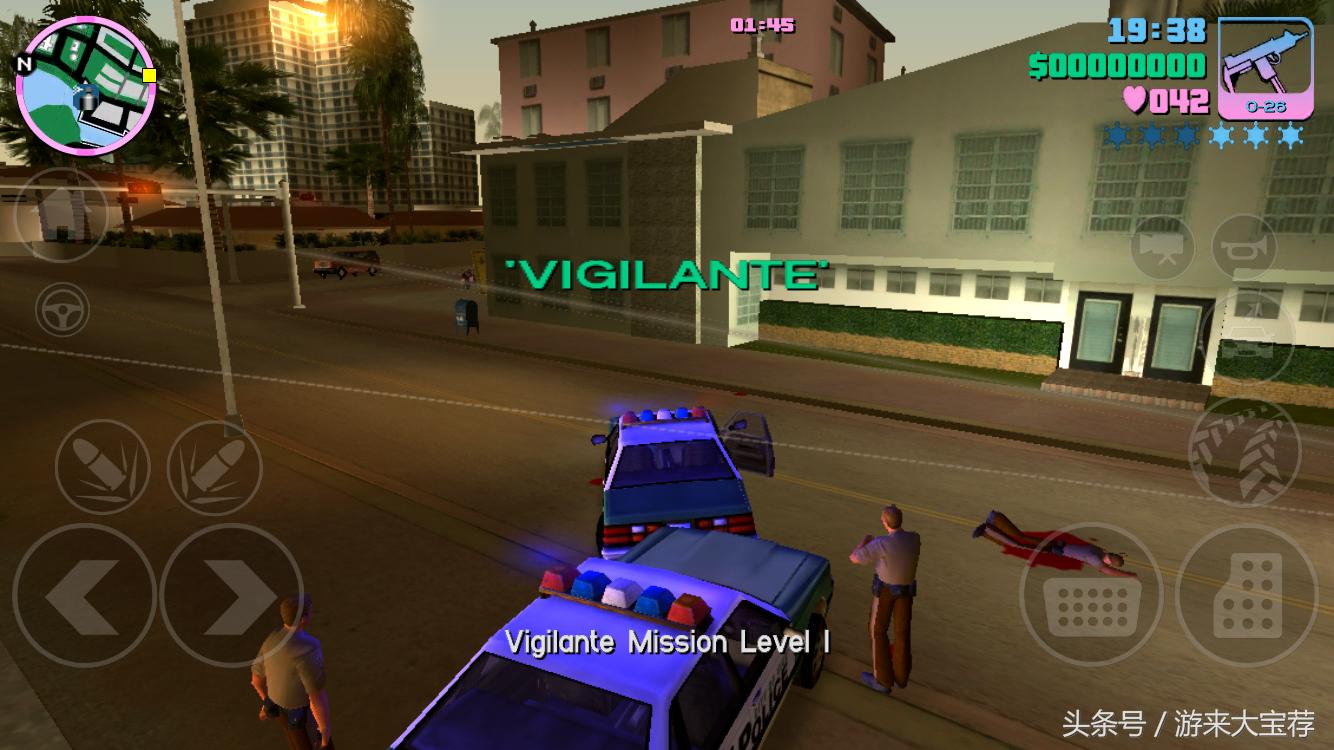Toggle steering mode via the steering wheel icon
Image resolution: width=1334 pixels, height=750 pixels.
pos(60,310)
